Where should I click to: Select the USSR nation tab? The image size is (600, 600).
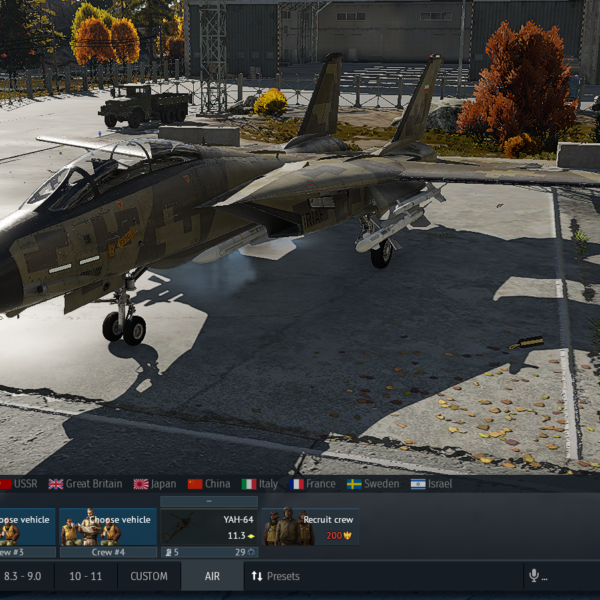pyautogui.click(x=20, y=484)
